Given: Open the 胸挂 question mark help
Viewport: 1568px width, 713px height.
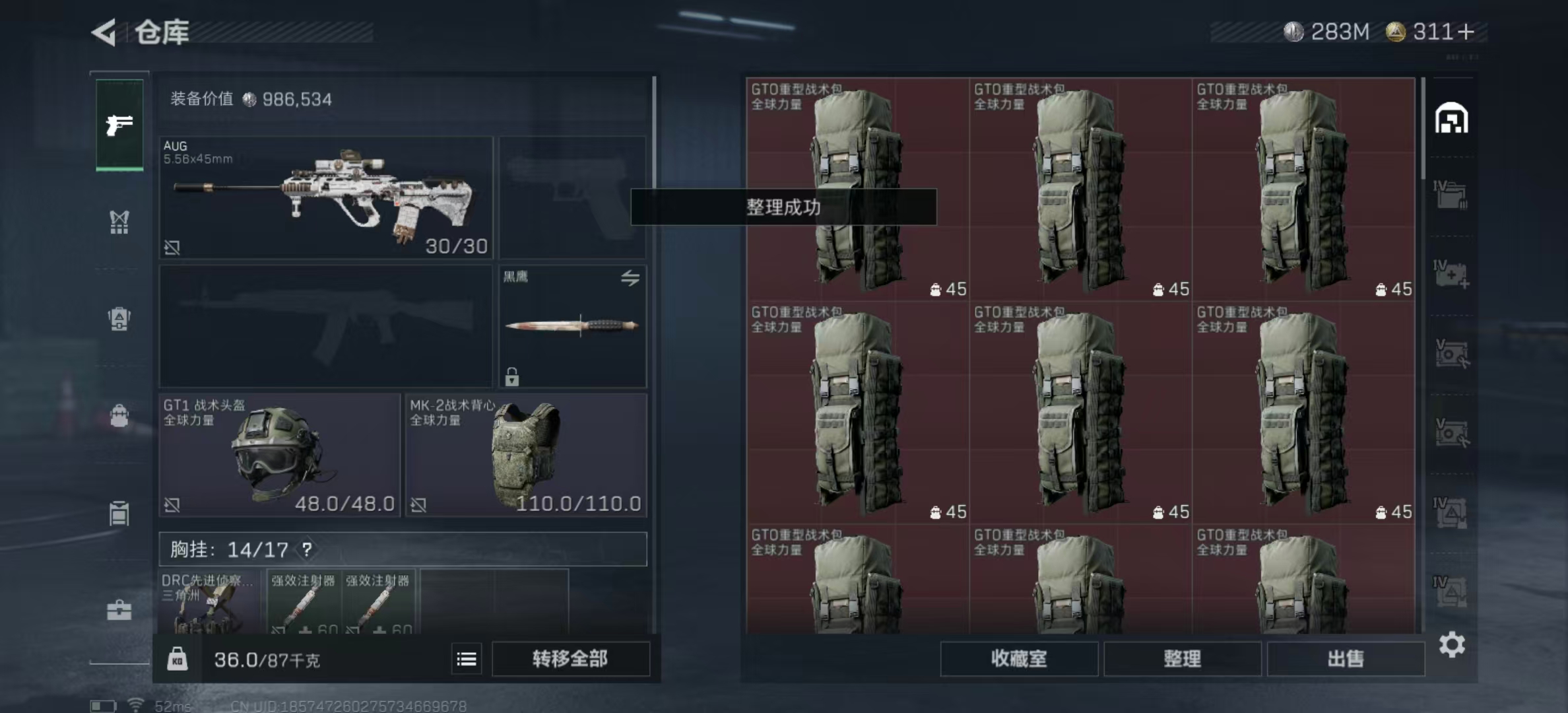Looking at the screenshot, I should tap(307, 549).
